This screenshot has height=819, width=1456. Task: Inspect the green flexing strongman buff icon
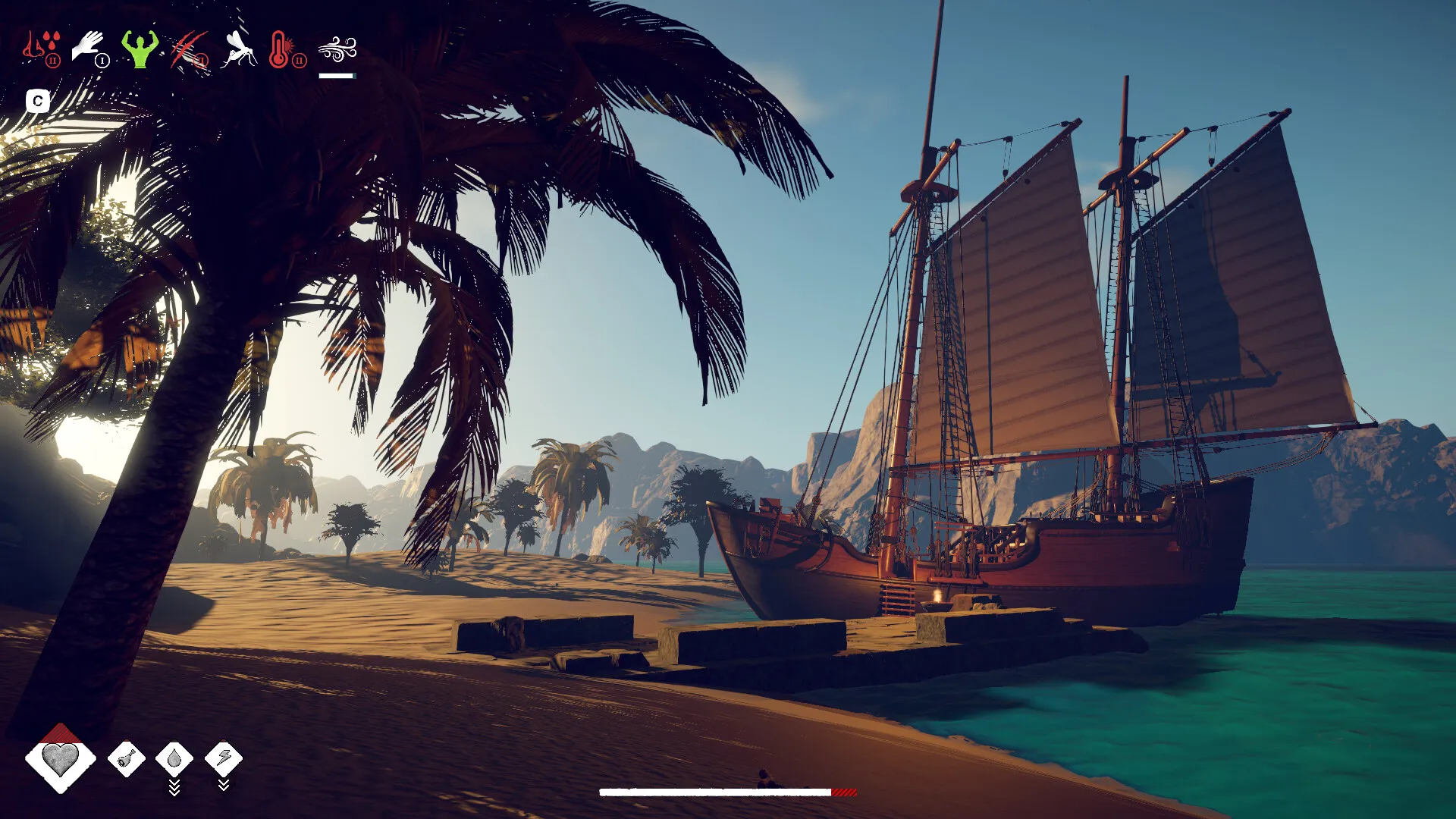[x=140, y=49]
